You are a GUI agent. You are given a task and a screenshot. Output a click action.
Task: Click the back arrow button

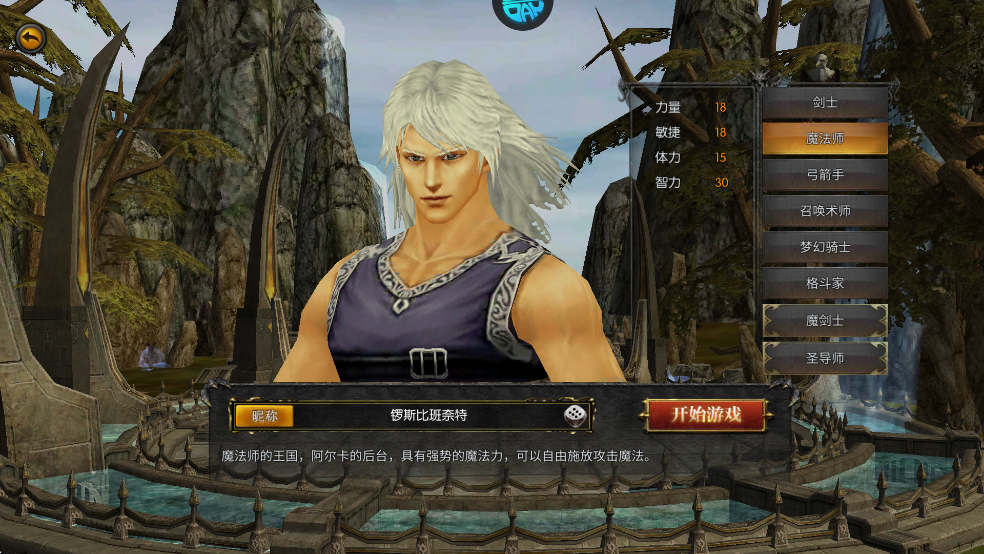click(31, 38)
